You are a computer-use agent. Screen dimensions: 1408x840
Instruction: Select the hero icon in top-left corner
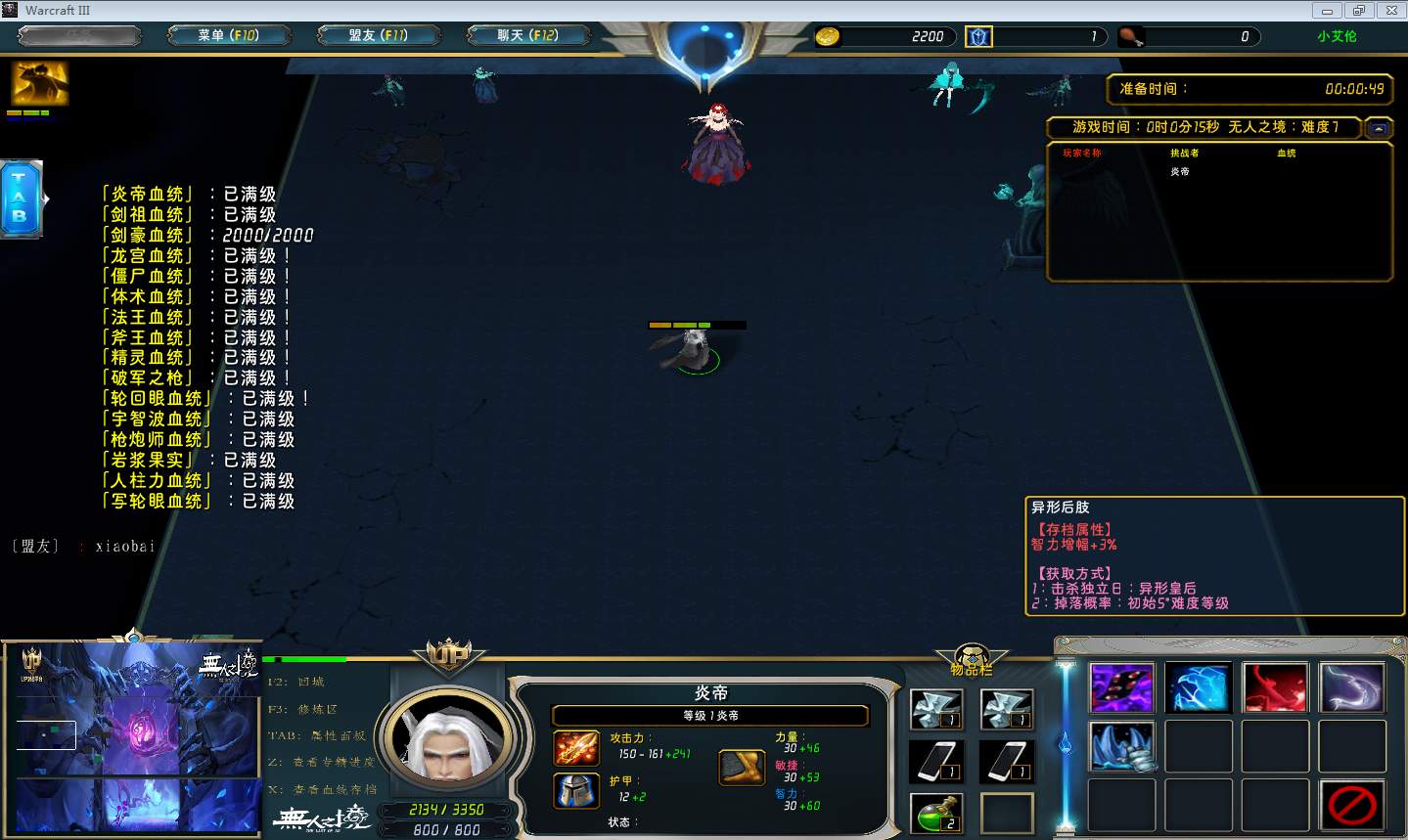pyautogui.click(x=39, y=84)
